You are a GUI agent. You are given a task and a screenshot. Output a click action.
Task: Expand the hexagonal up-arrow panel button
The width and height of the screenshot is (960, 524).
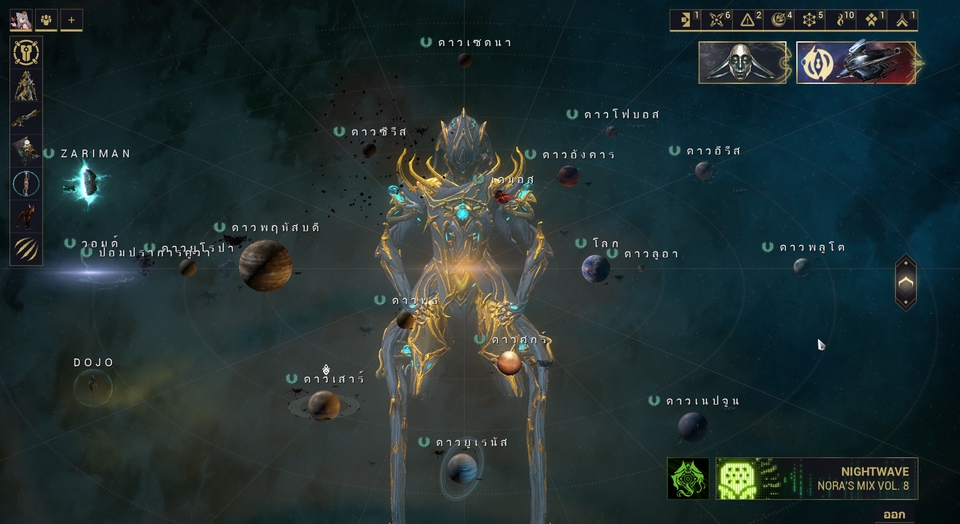905,283
